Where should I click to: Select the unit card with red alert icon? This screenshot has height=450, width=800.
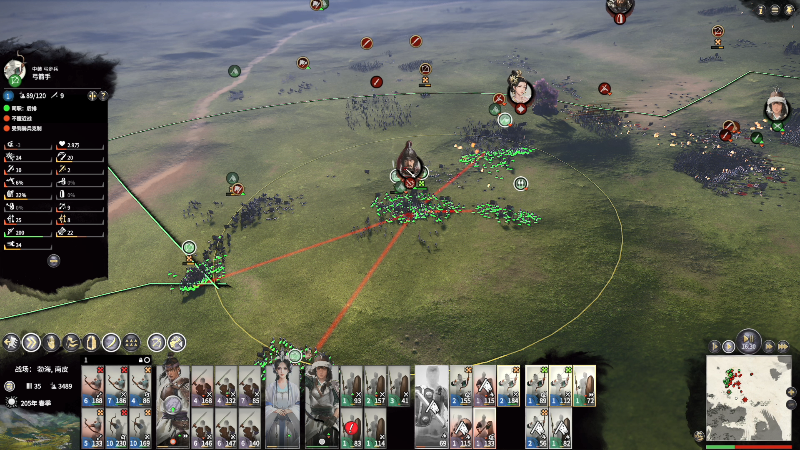click(351, 427)
